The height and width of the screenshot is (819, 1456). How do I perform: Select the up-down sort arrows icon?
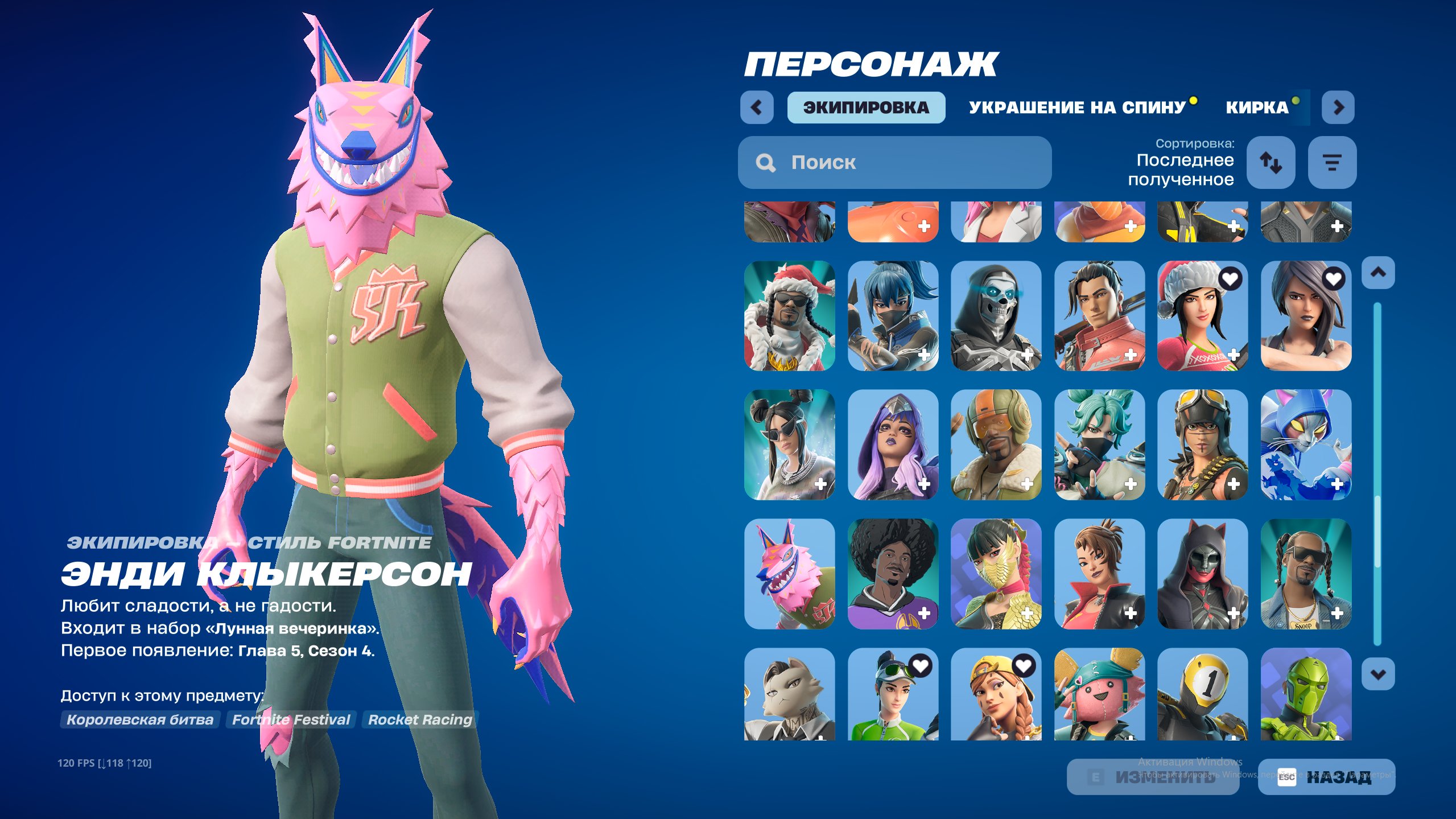[1271, 163]
